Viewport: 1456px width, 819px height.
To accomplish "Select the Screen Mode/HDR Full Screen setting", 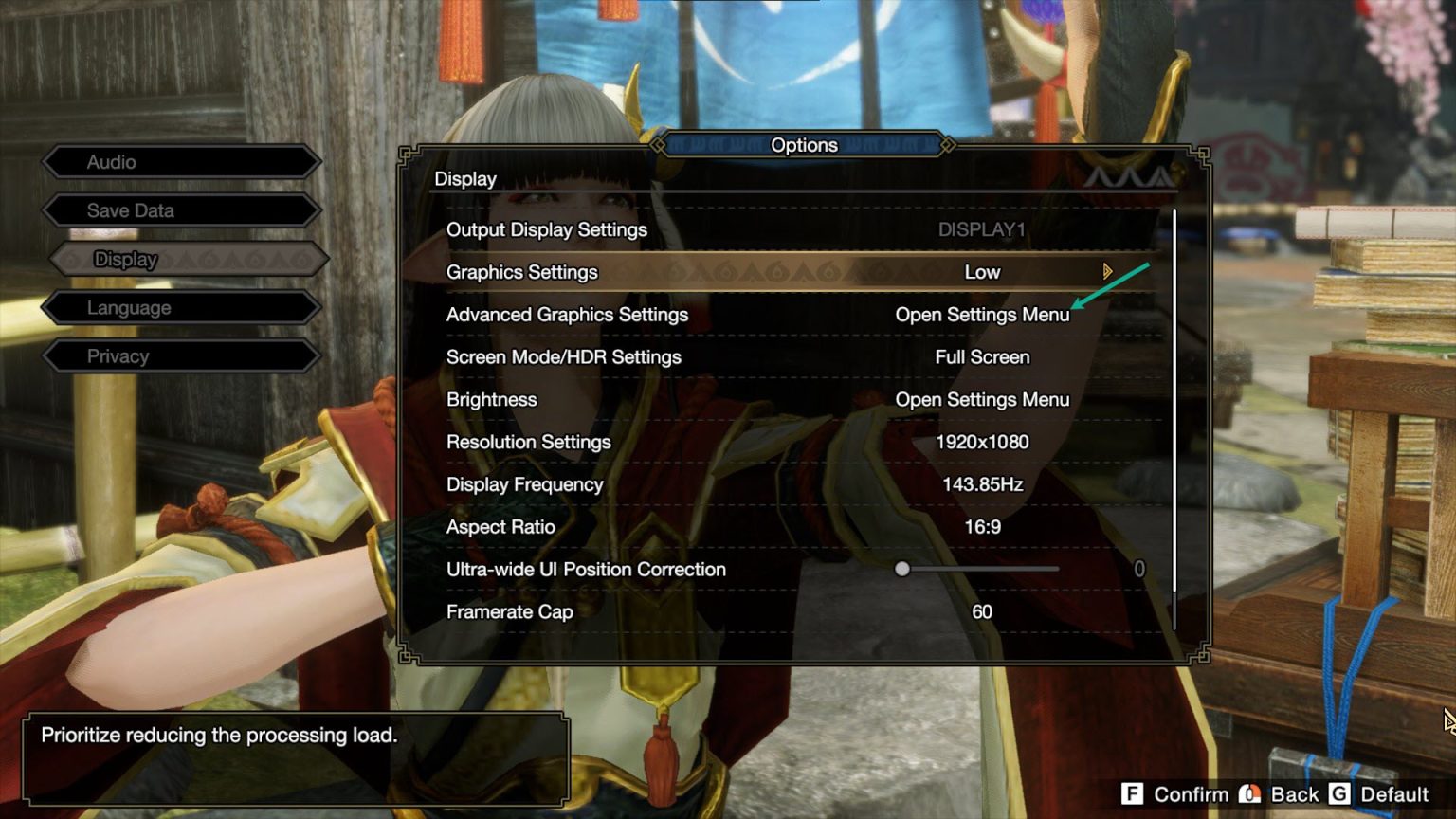I will click(x=982, y=357).
